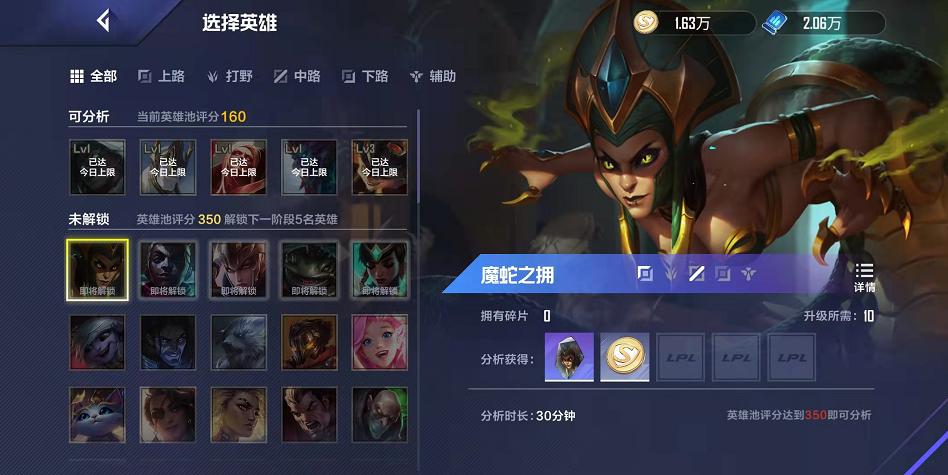Select the highlighted Cassiopeia hero tile
Viewport: 948px width, 475px height.
[x=97, y=269]
